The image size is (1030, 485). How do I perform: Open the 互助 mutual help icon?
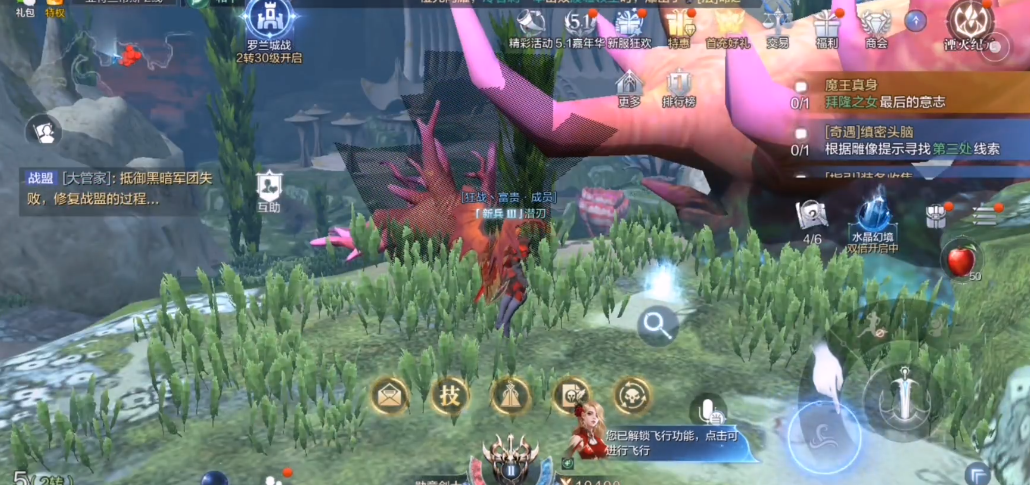tap(268, 190)
